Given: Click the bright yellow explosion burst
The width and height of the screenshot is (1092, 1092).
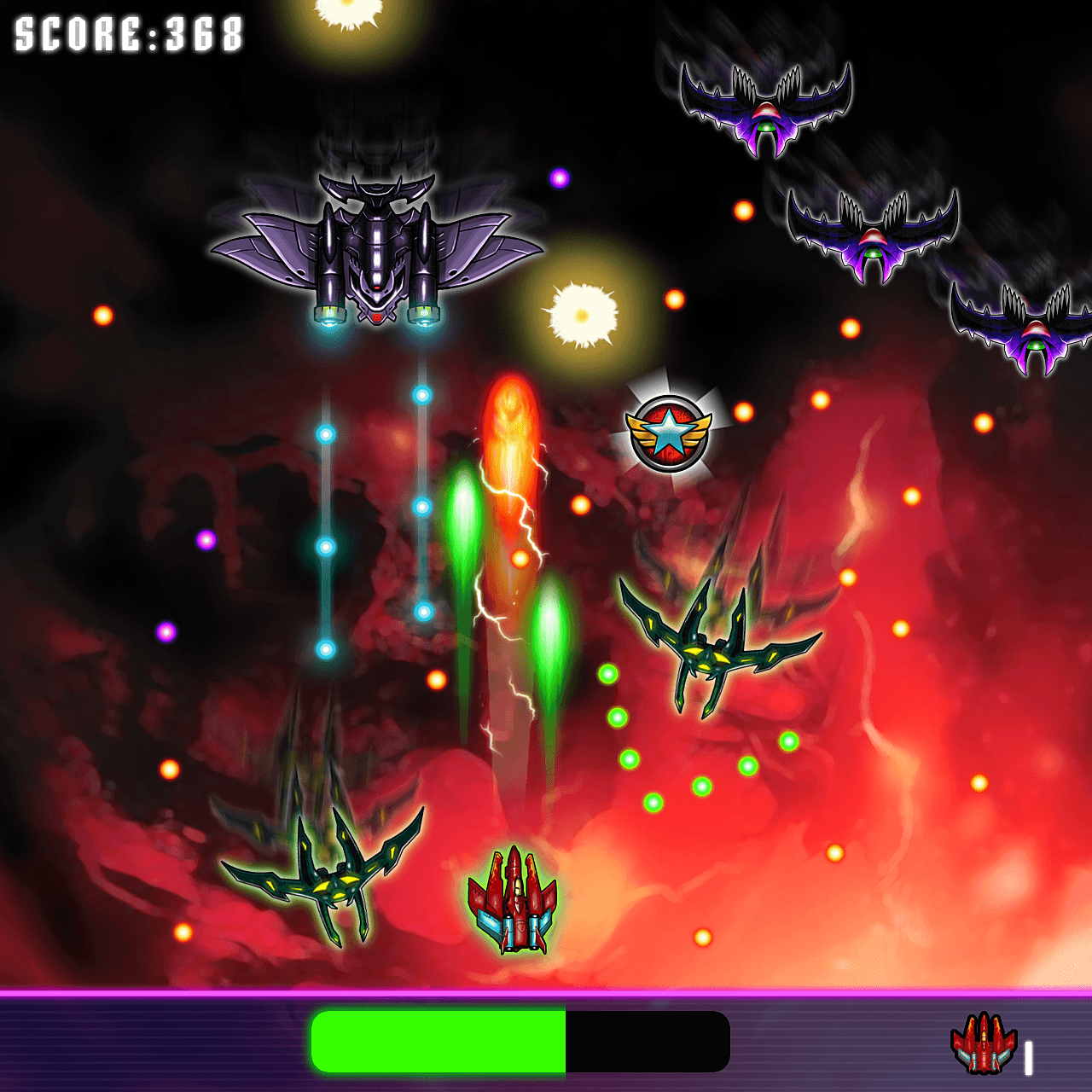Looking at the screenshot, I should point(580,314).
